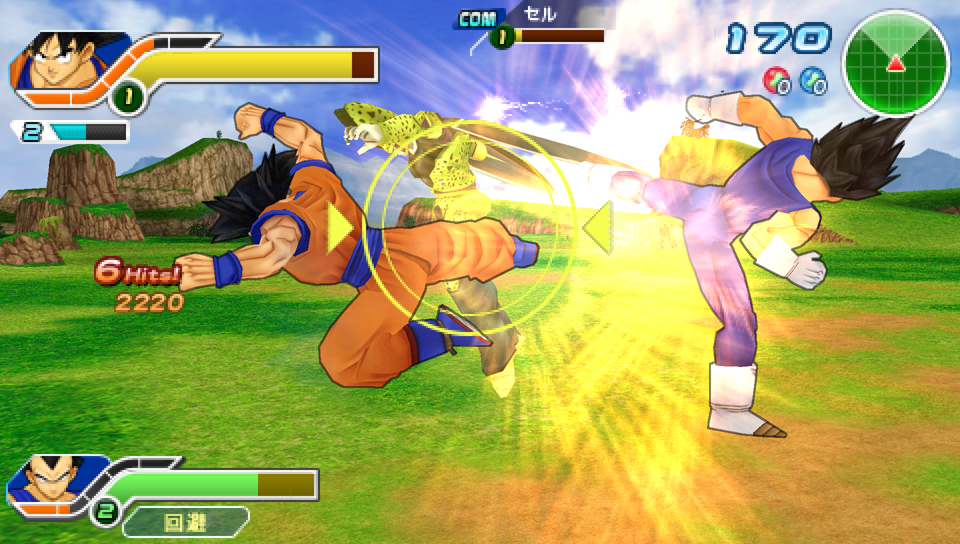The image size is (960, 544).
Task: Click the 回避 partner command label
Action: [x=189, y=521]
